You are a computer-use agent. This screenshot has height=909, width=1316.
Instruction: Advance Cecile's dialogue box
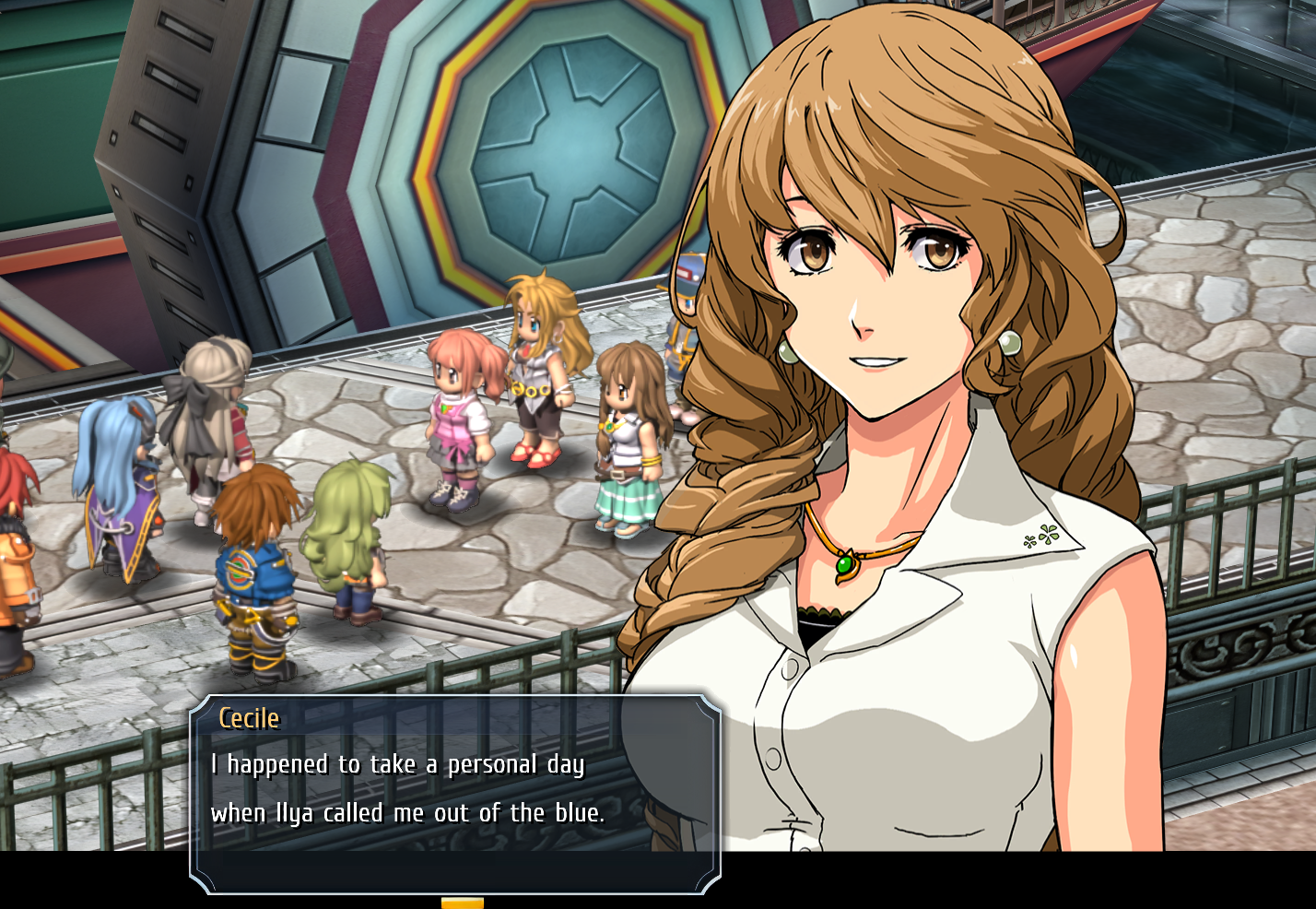click(455, 793)
